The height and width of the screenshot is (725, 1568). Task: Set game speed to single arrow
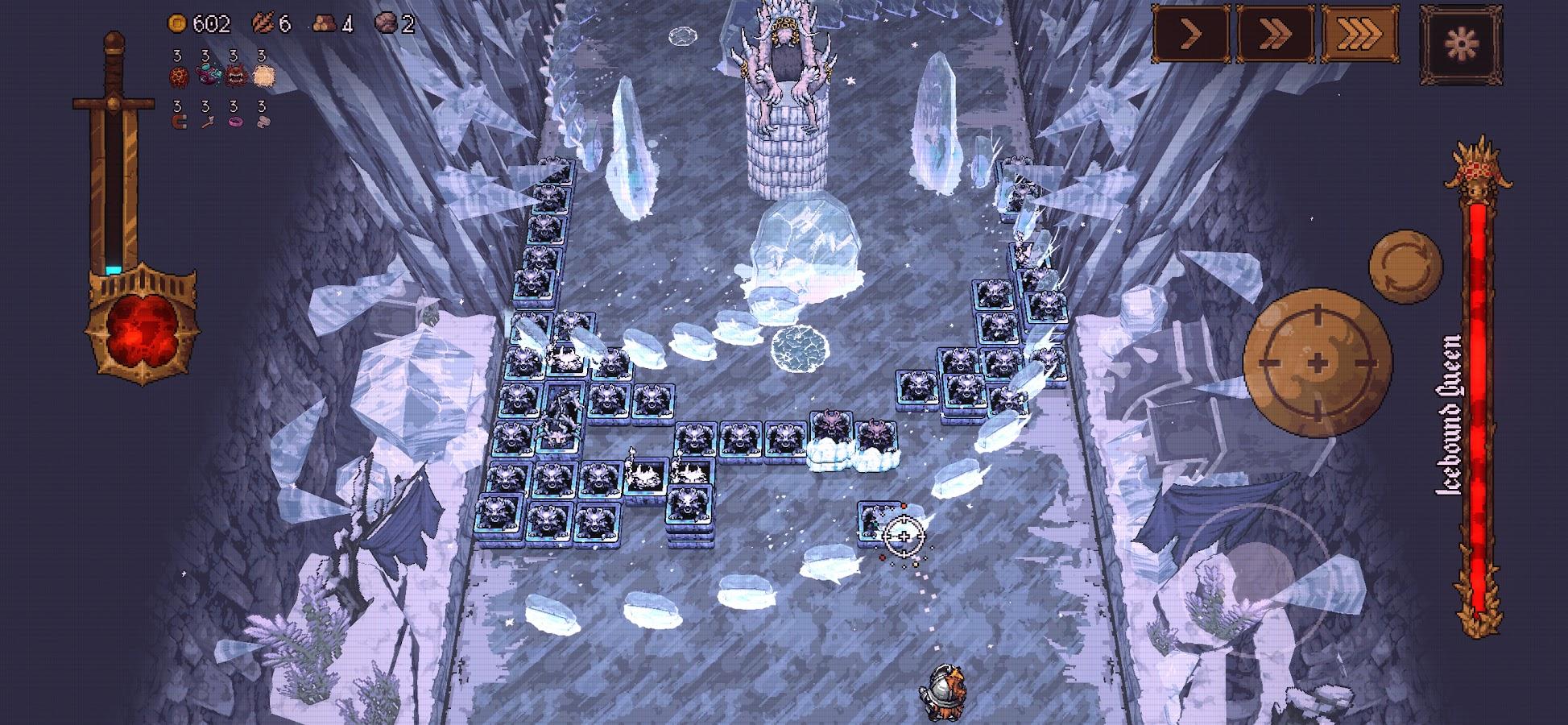coord(1191,34)
